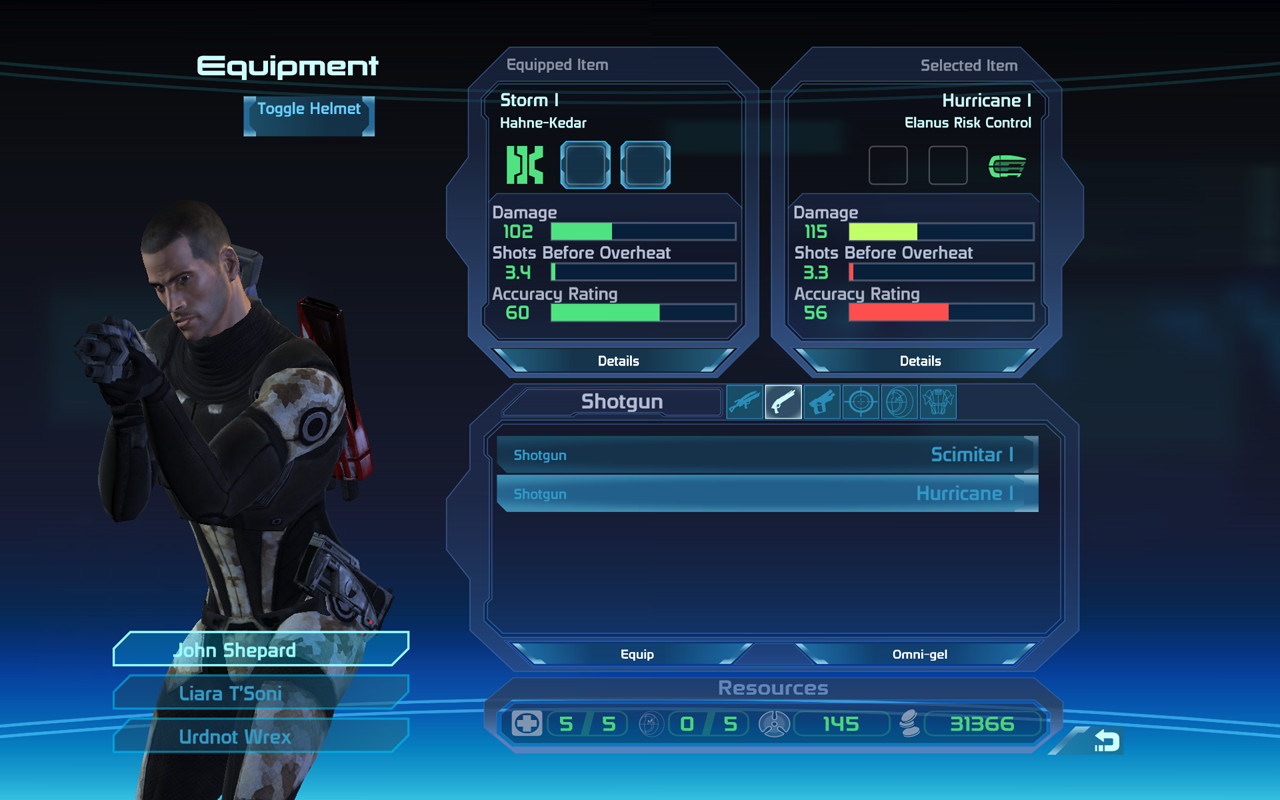Click the Hahne-Kedar manufacturer icon on Storm I

click(524, 164)
